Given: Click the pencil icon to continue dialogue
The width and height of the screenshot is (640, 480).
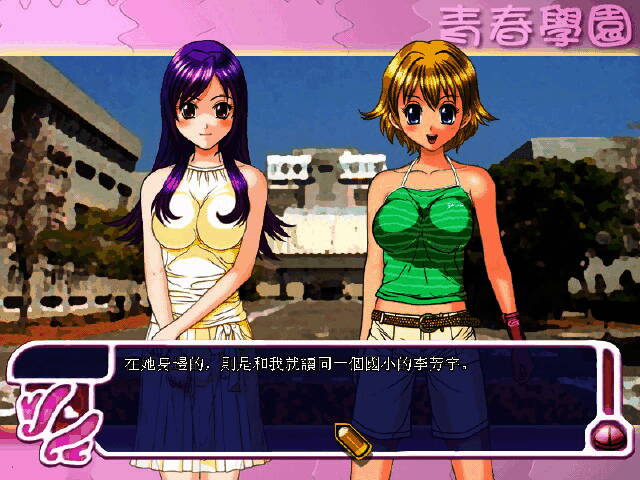Looking at the screenshot, I should (x=349, y=438).
